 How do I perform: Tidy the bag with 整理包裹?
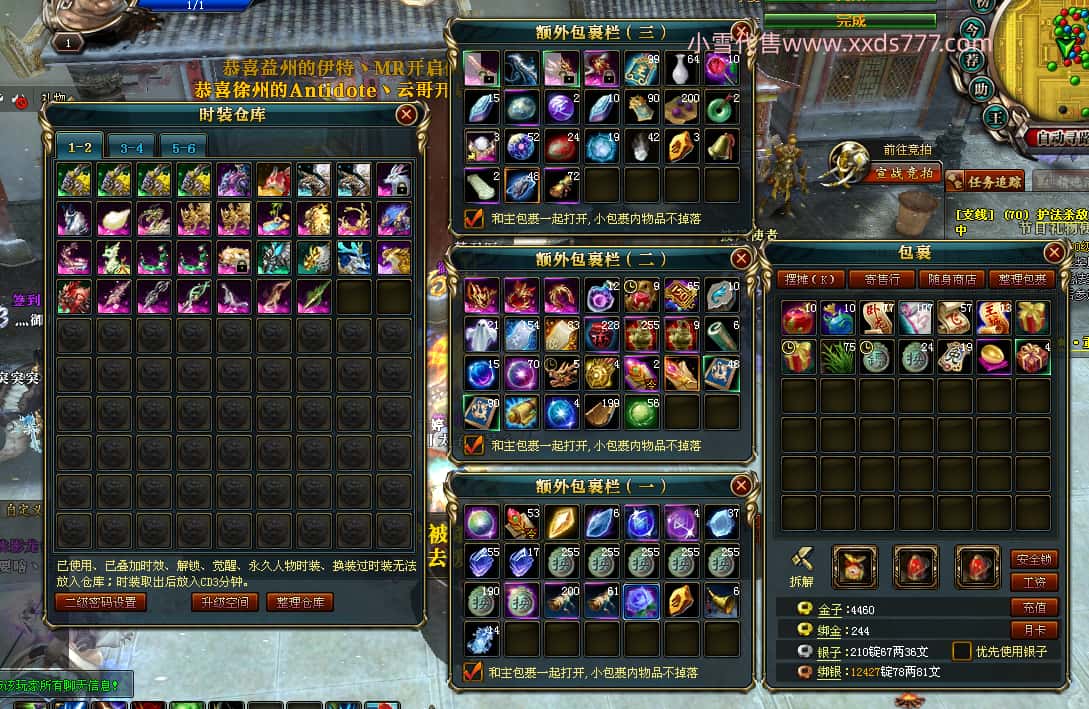tap(1023, 279)
